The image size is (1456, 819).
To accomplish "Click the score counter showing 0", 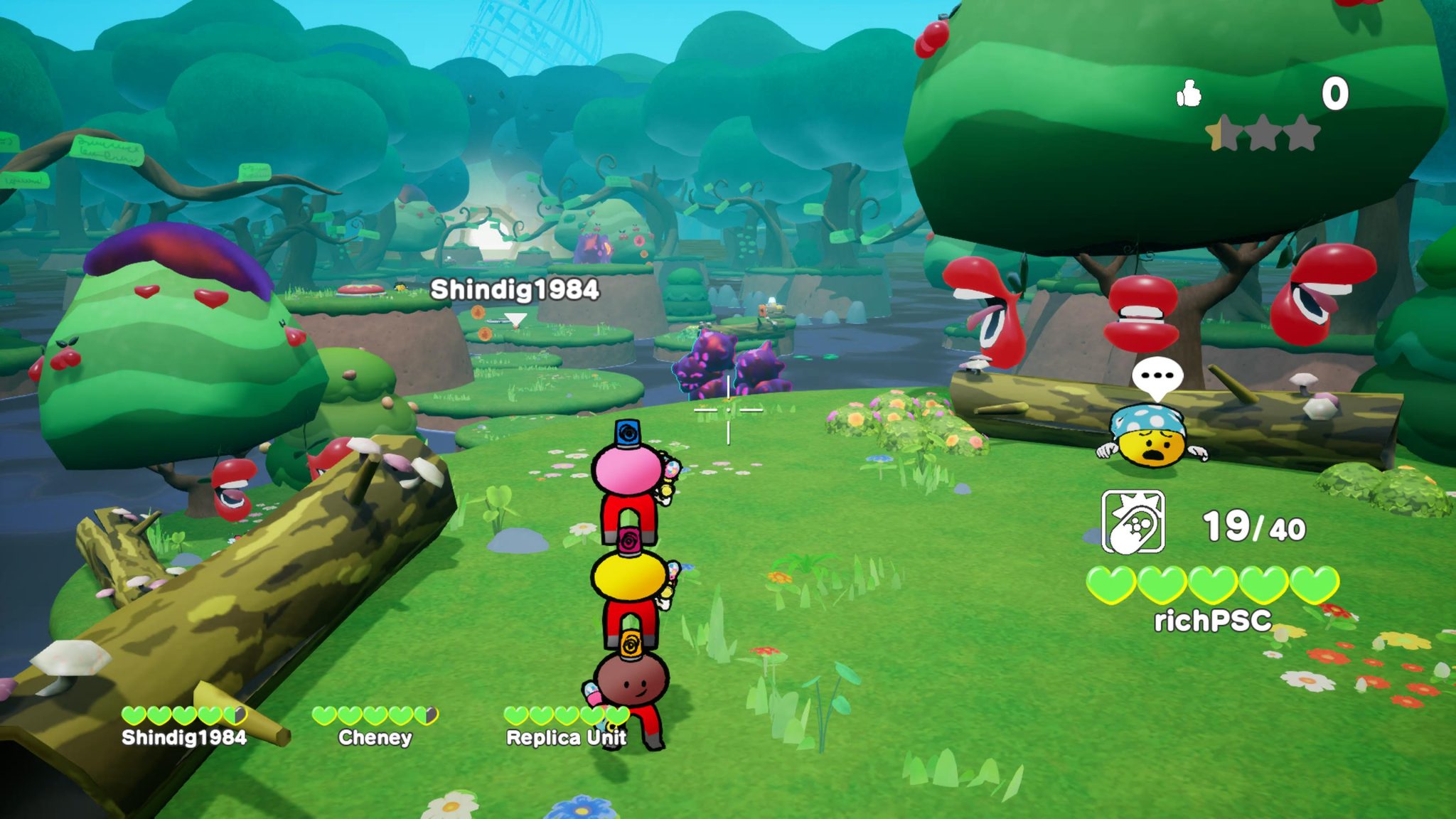I will [x=1334, y=94].
